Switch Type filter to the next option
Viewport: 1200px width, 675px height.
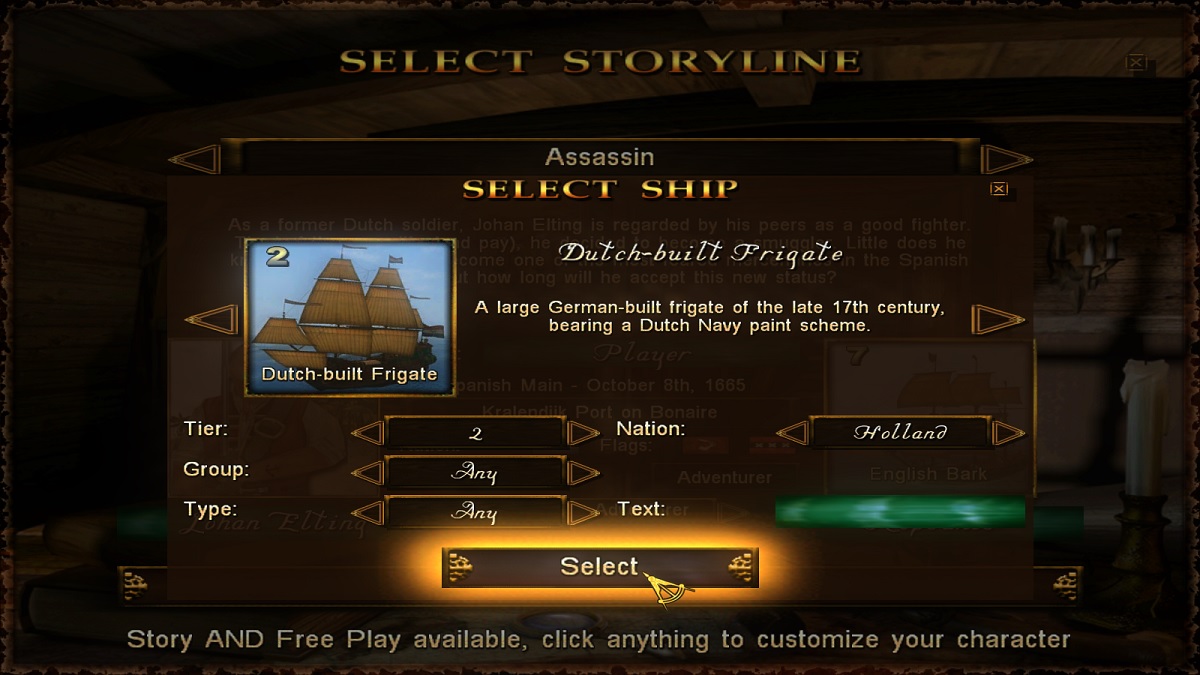[583, 513]
